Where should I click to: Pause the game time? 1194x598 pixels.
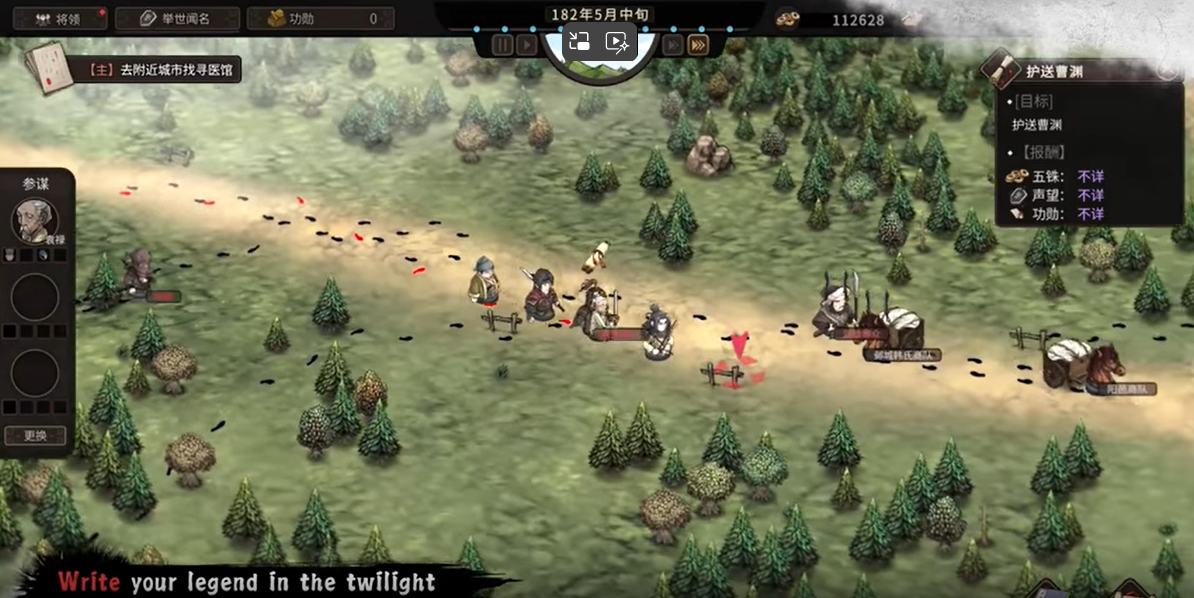pos(503,44)
